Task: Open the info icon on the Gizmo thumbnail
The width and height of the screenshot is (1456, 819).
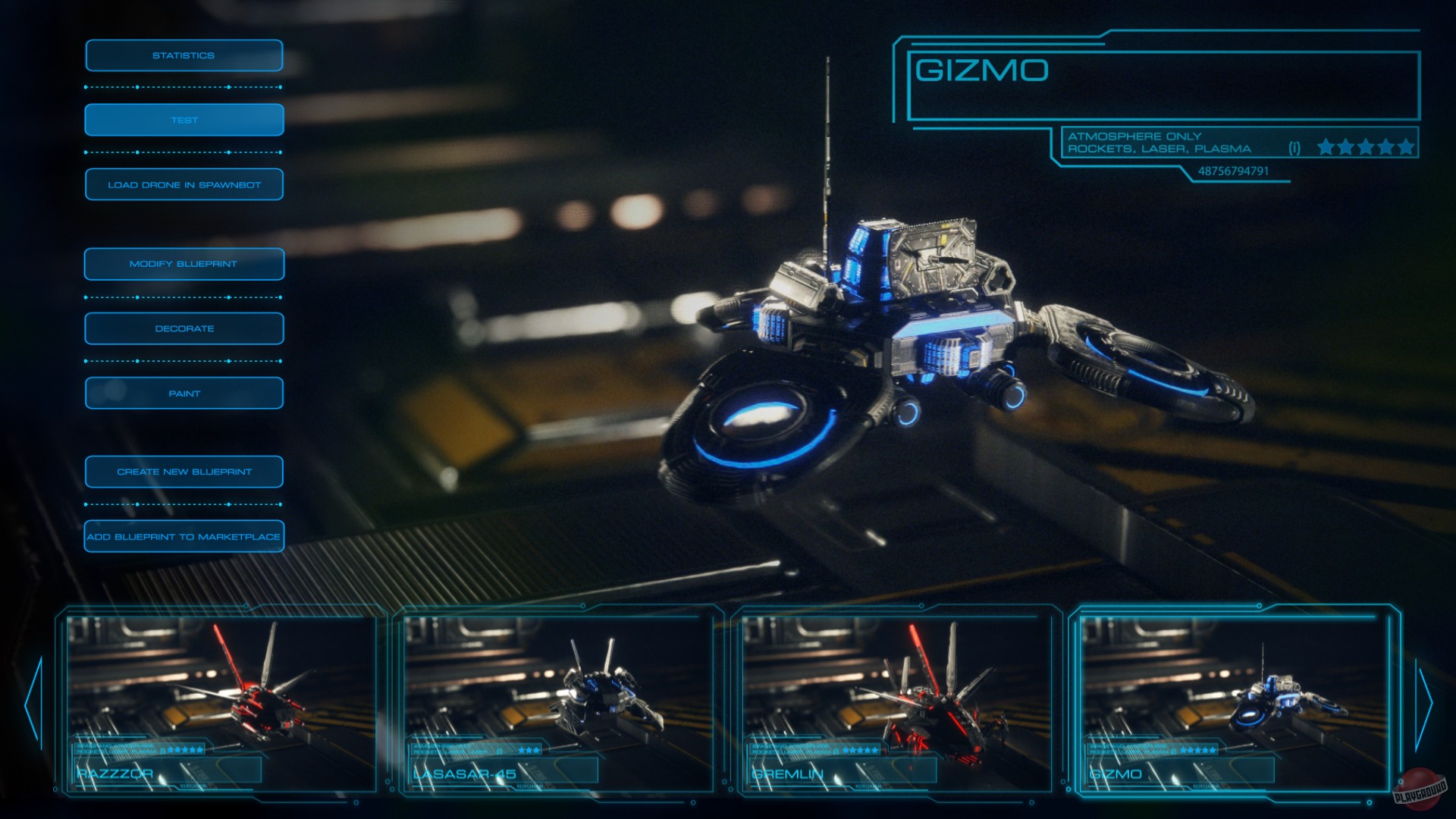Action: pos(1175,751)
